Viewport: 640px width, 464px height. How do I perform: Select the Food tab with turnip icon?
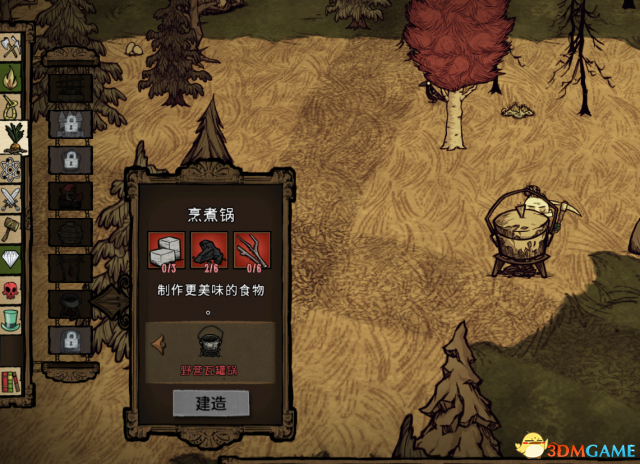[12, 137]
